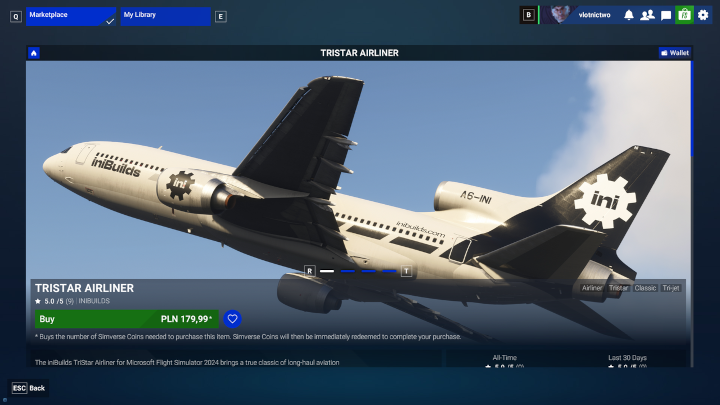Open the iniBuilds creator page link
This screenshot has height=405, width=720.
pyautogui.click(x=96, y=300)
